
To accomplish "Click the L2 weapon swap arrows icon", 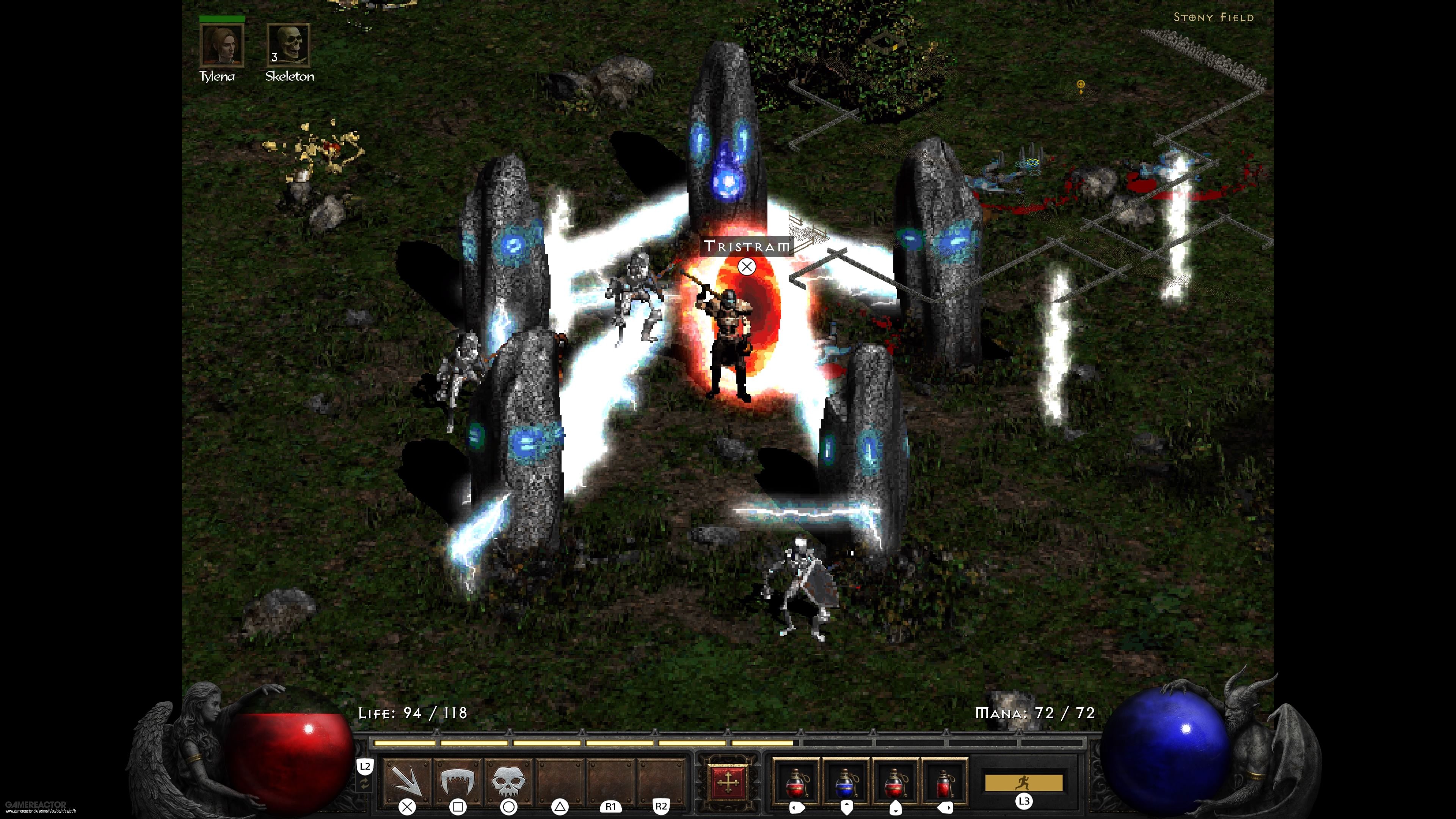I will [364, 782].
